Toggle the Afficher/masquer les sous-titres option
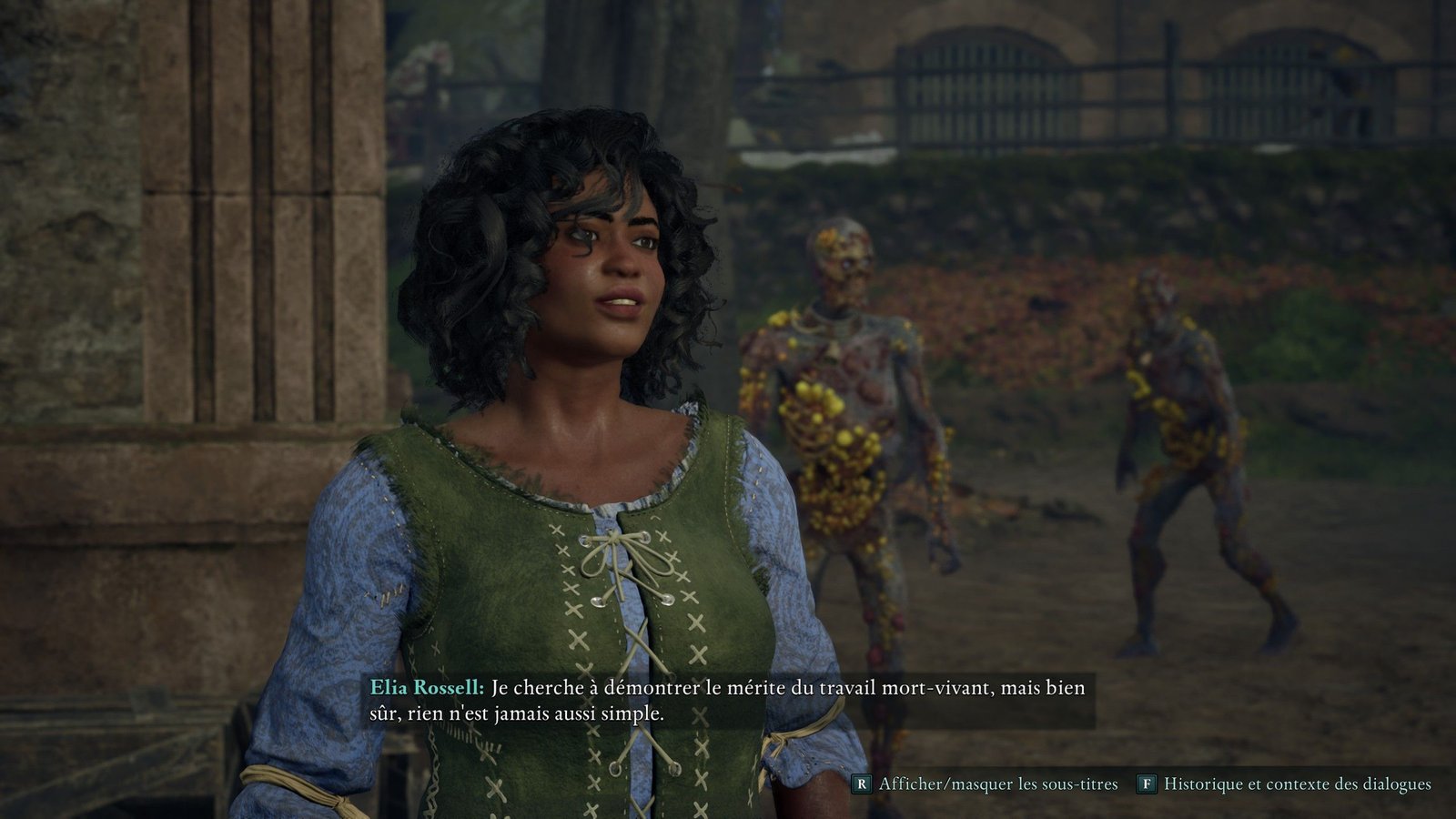 [985, 784]
